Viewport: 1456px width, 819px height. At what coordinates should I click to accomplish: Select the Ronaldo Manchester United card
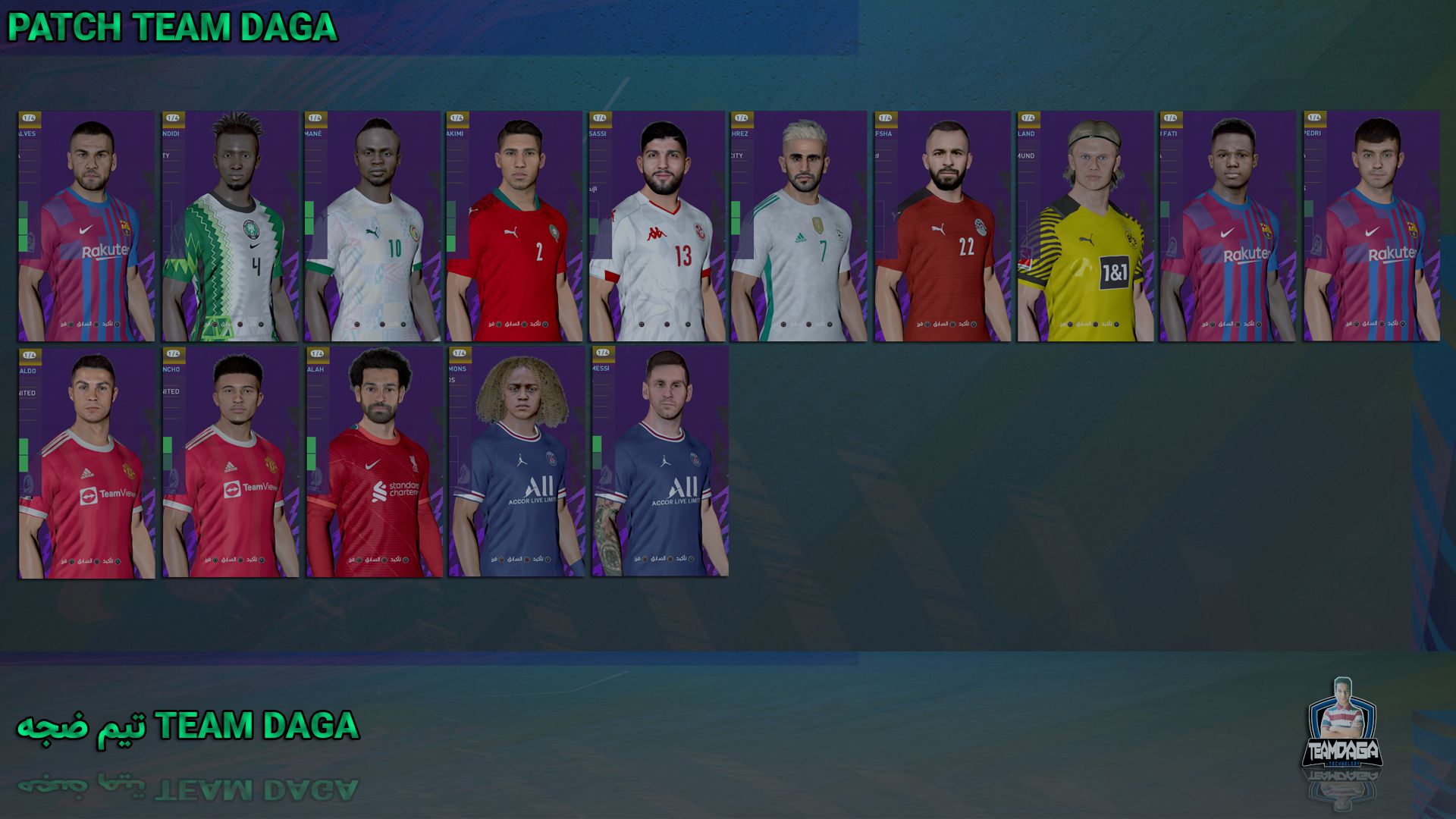(86, 463)
